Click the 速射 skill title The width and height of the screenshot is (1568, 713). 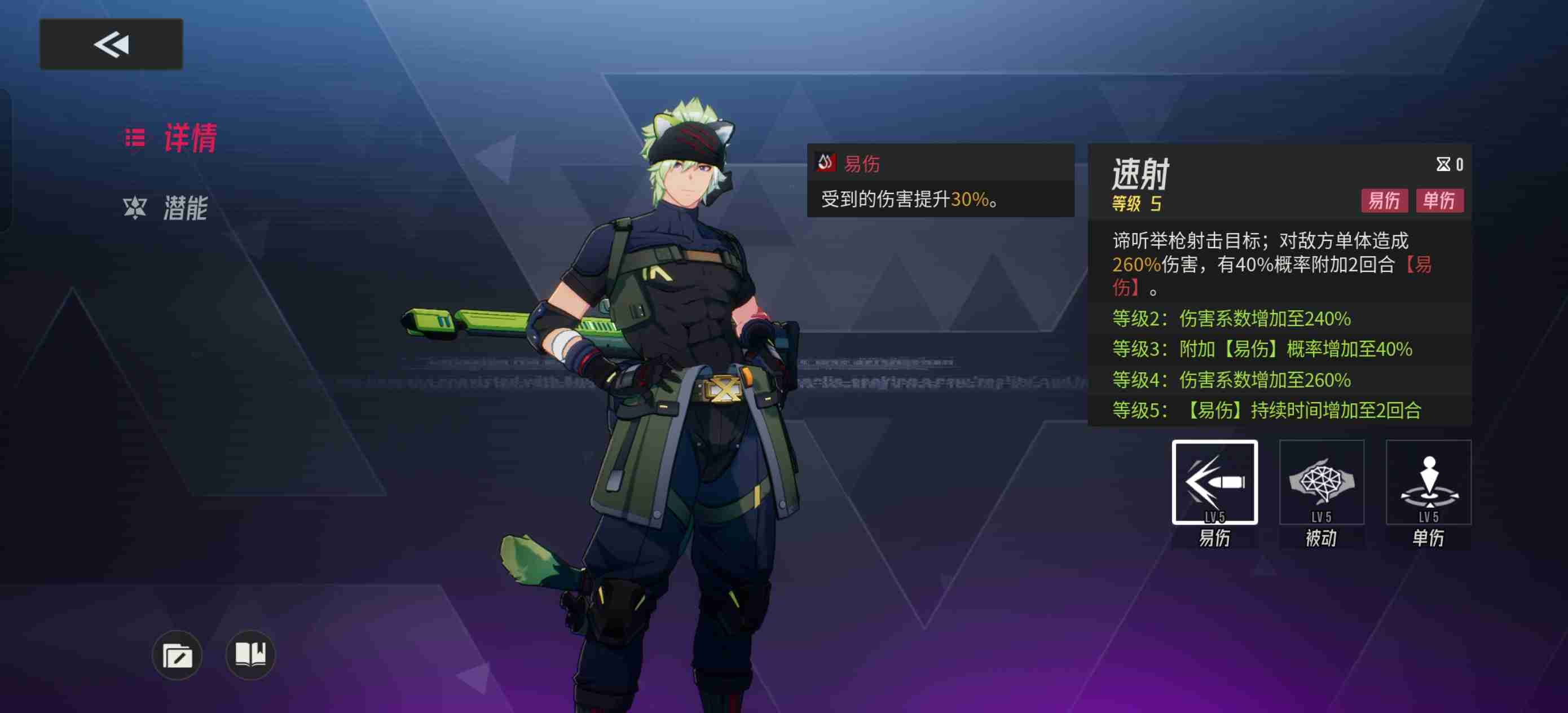click(x=1141, y=174)
